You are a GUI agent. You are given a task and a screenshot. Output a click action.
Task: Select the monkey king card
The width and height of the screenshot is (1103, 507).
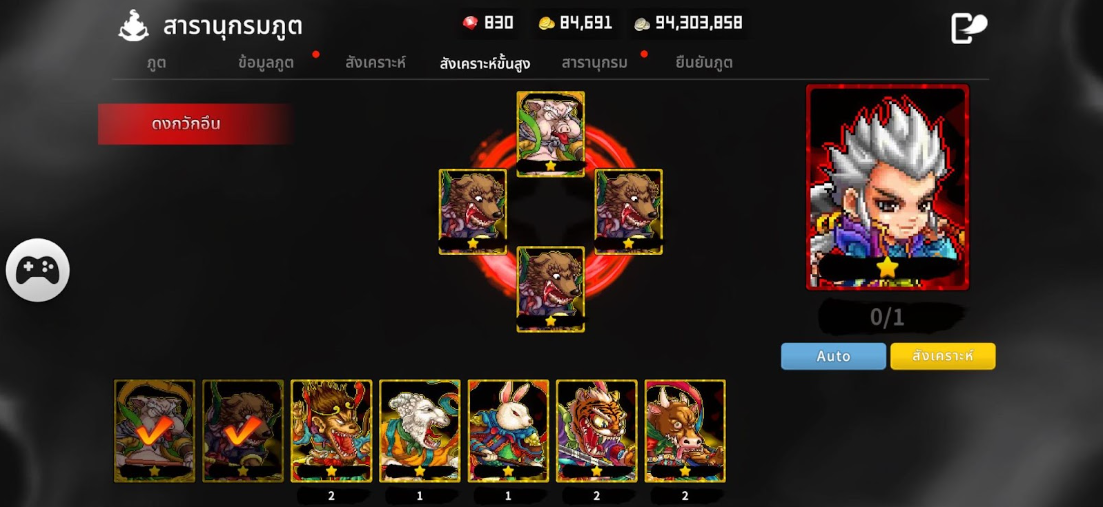click(331, 430)
